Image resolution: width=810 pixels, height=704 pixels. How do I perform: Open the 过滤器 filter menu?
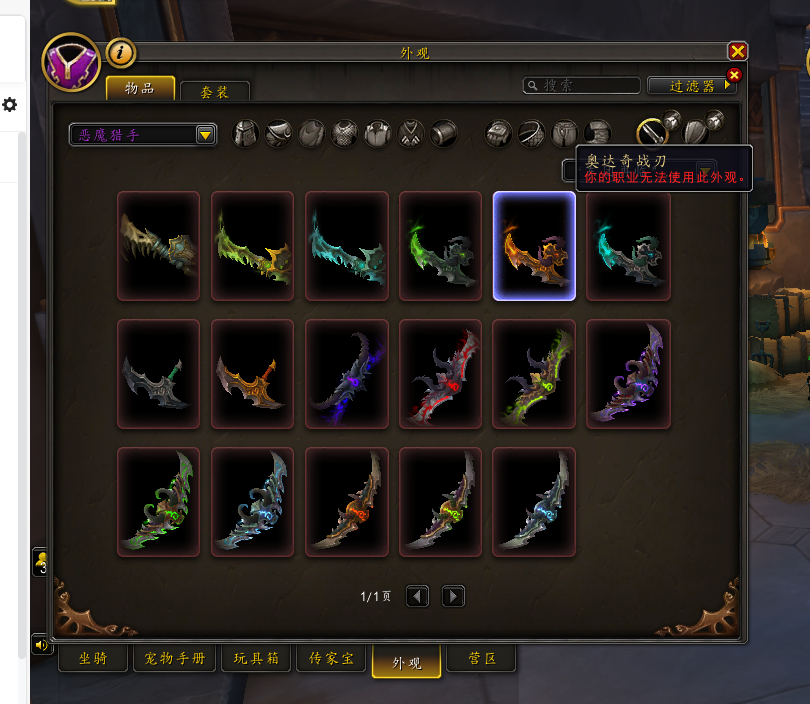[691, 86]
